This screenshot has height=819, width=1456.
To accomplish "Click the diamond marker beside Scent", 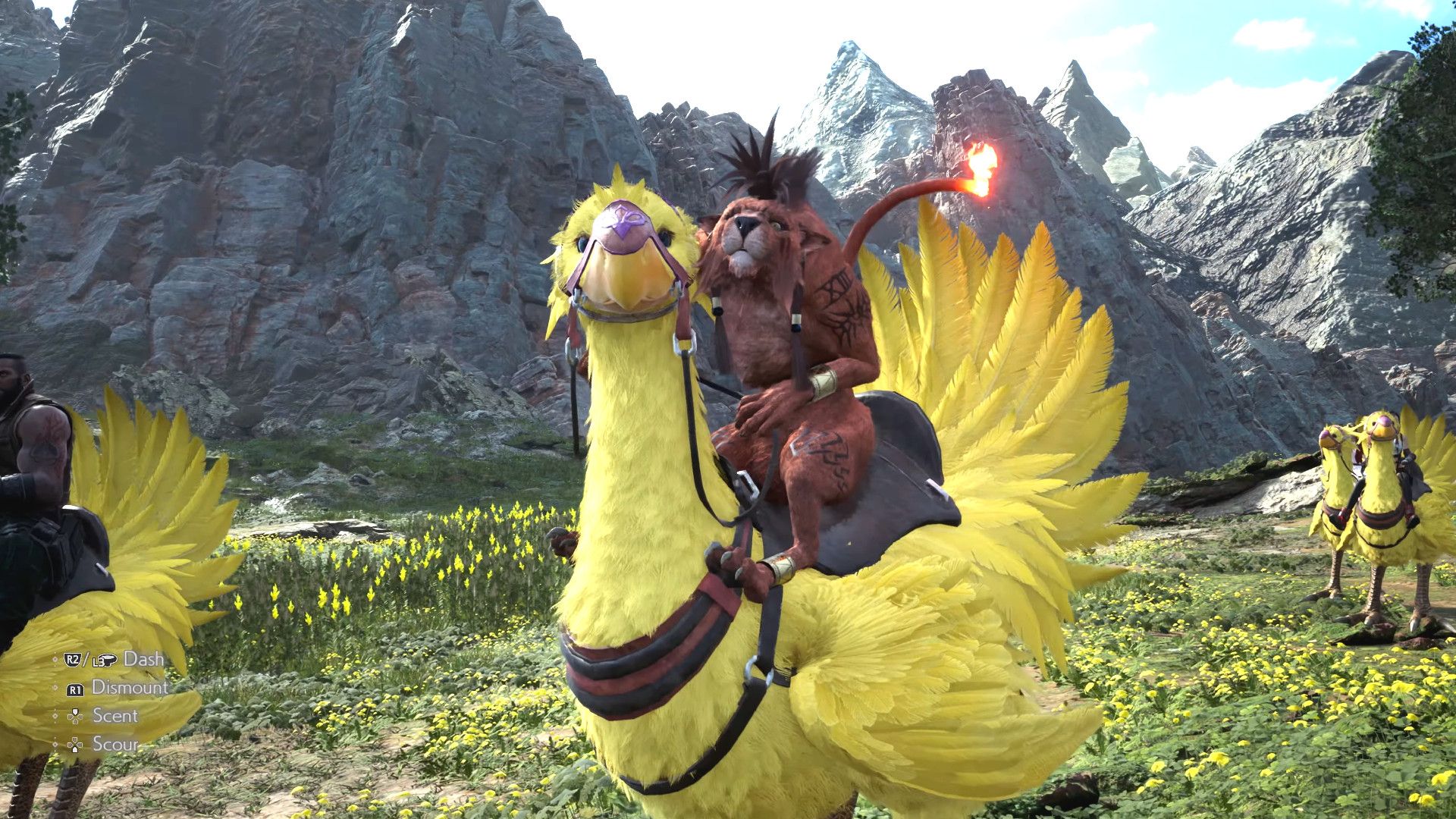I will click(x=55, y=717).
